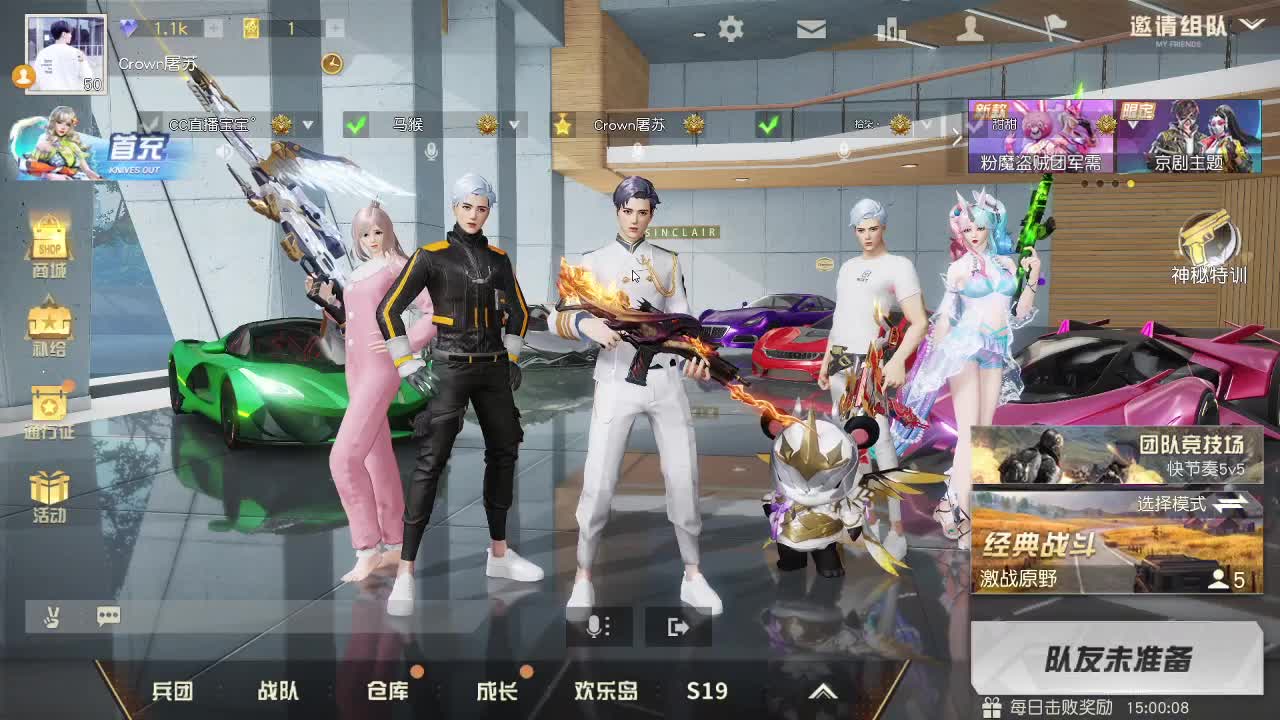Toggle the mic next to 马猴's name
The width and height of the screenshot is (1280, 720).
tap(431, 151)
